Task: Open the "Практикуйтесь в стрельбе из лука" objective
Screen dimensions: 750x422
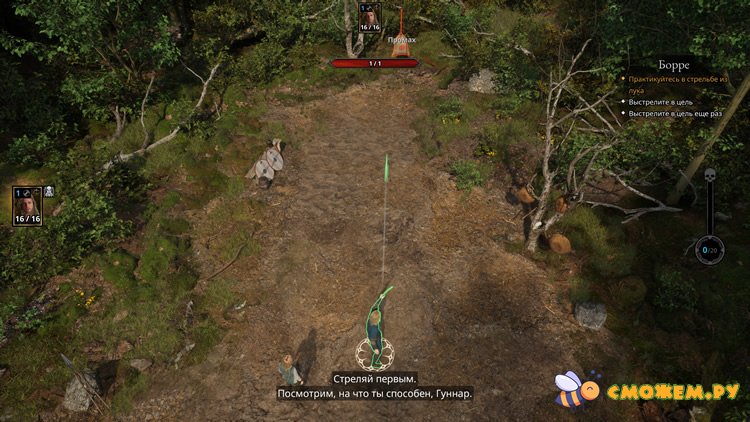Action: 675,83
